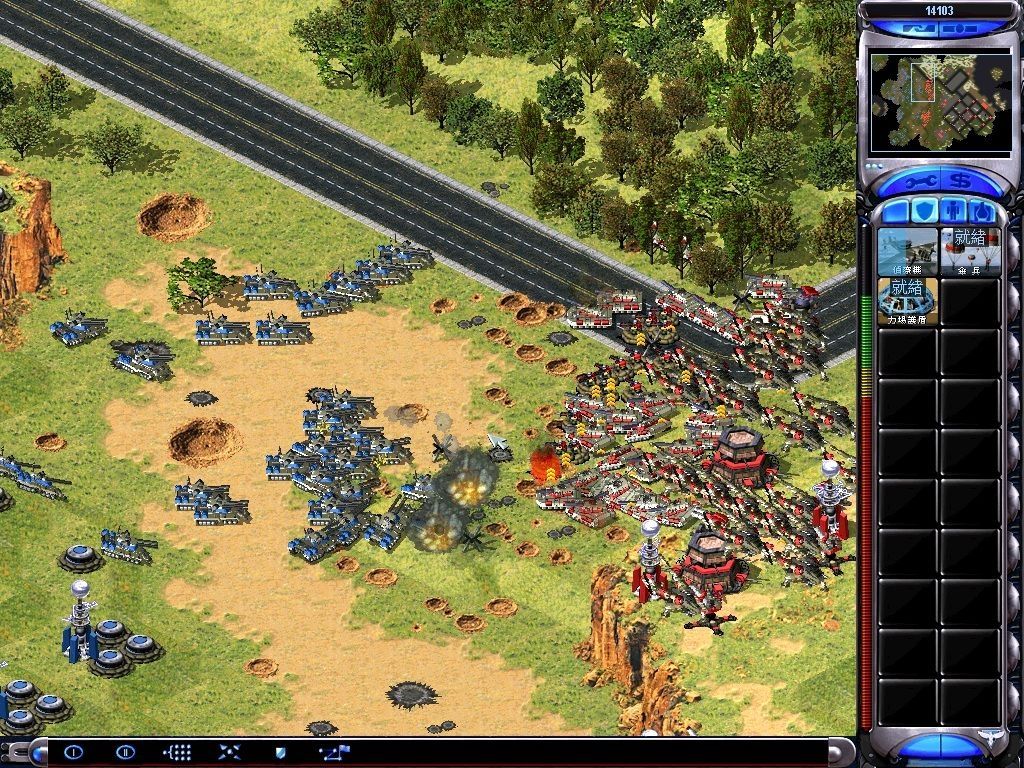Image resolution: width=1024 pixels, height=768 pixels.
Task: Switch to the structures build tab
Action: pos(894,212)
